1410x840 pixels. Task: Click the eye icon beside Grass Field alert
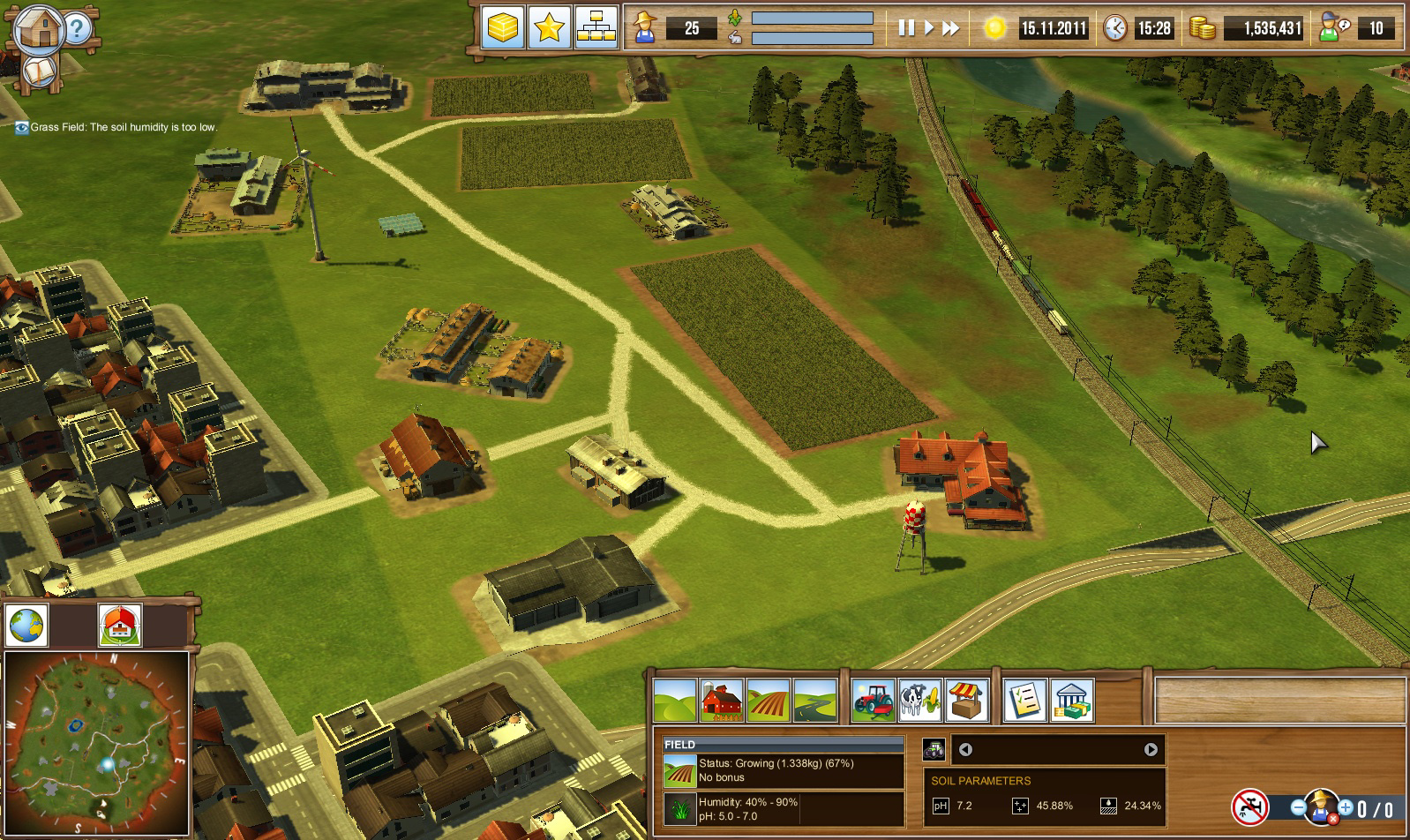pos(22,127)
